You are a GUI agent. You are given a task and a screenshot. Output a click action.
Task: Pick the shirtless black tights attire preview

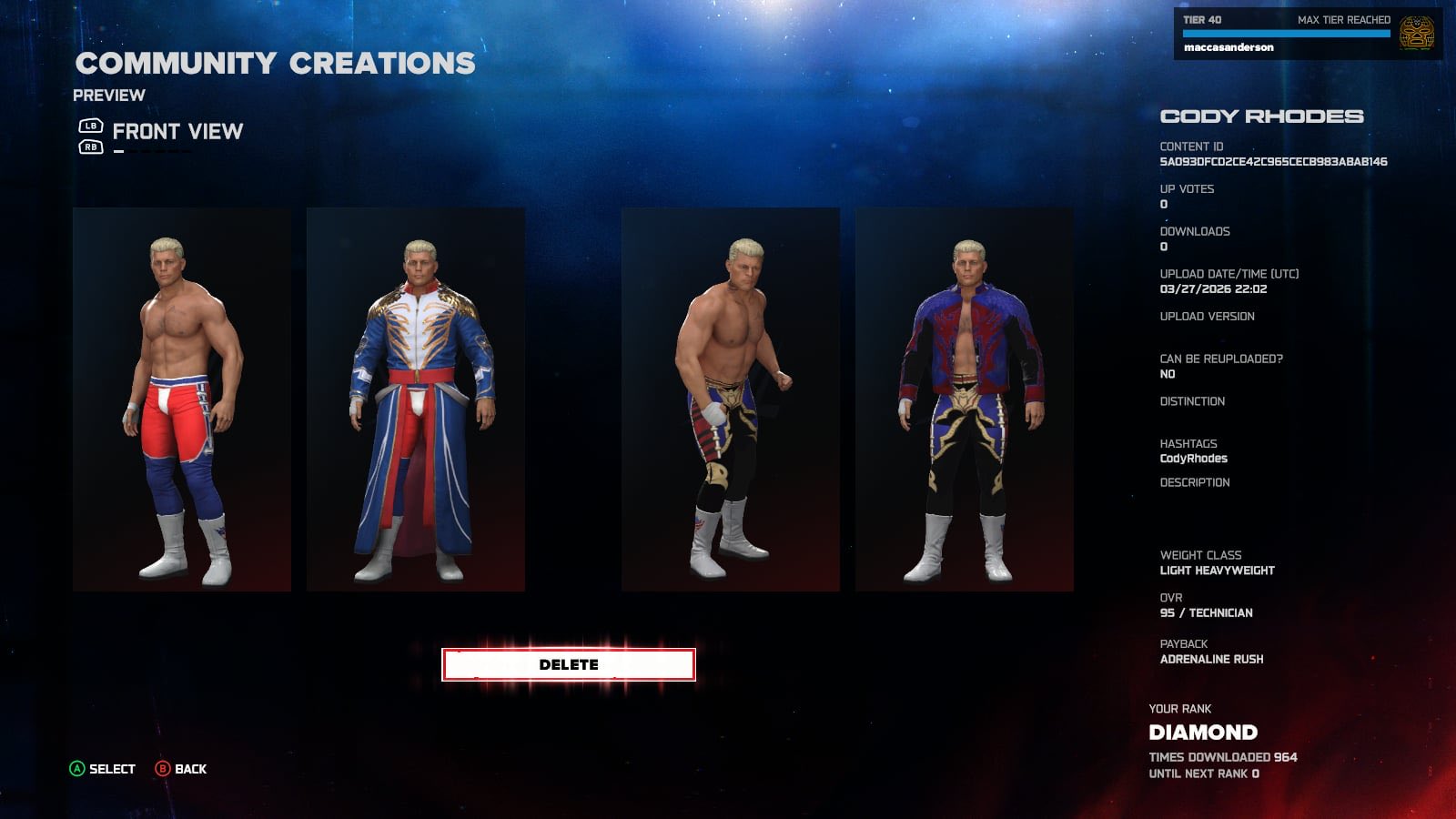pos(730,399)
